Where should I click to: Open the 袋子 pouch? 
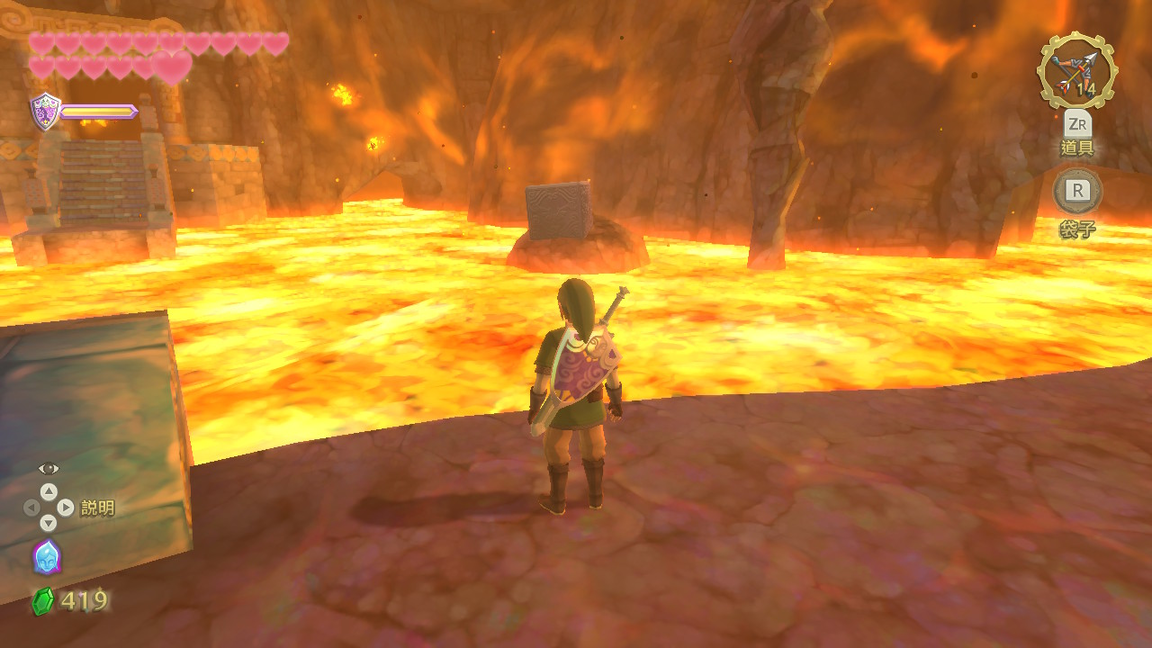click(1077, 191)
